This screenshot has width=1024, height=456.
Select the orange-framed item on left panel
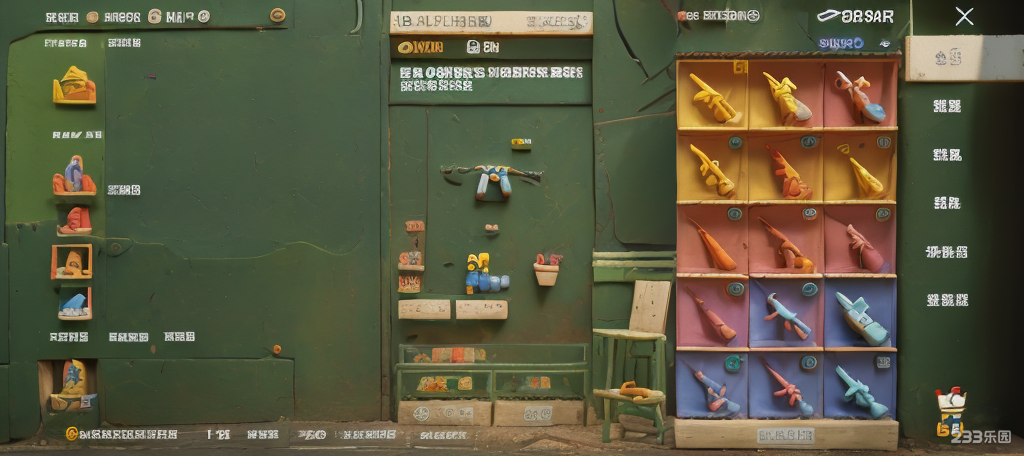pyautogui.click(x=72, y=262)
